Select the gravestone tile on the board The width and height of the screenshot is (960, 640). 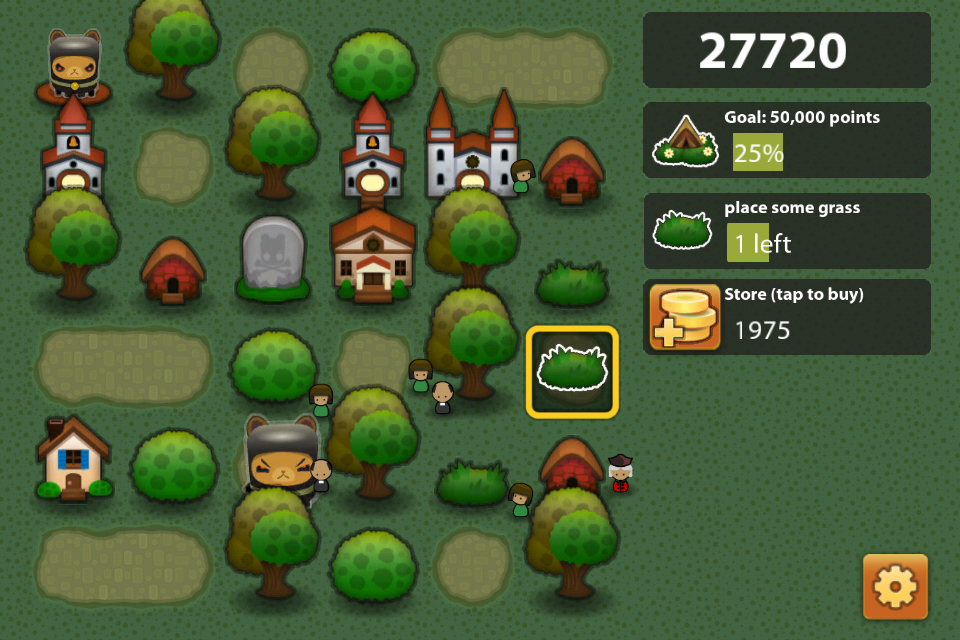(x=273, y=257)
